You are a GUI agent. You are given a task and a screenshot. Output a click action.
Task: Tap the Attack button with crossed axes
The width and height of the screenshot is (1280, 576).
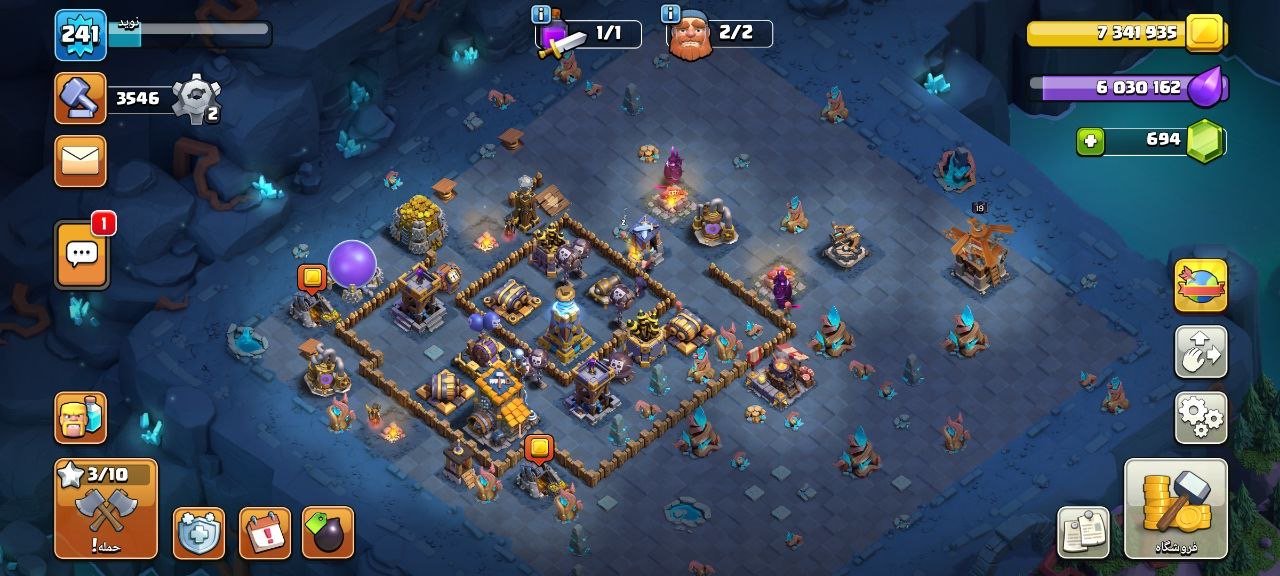(105, 508)
